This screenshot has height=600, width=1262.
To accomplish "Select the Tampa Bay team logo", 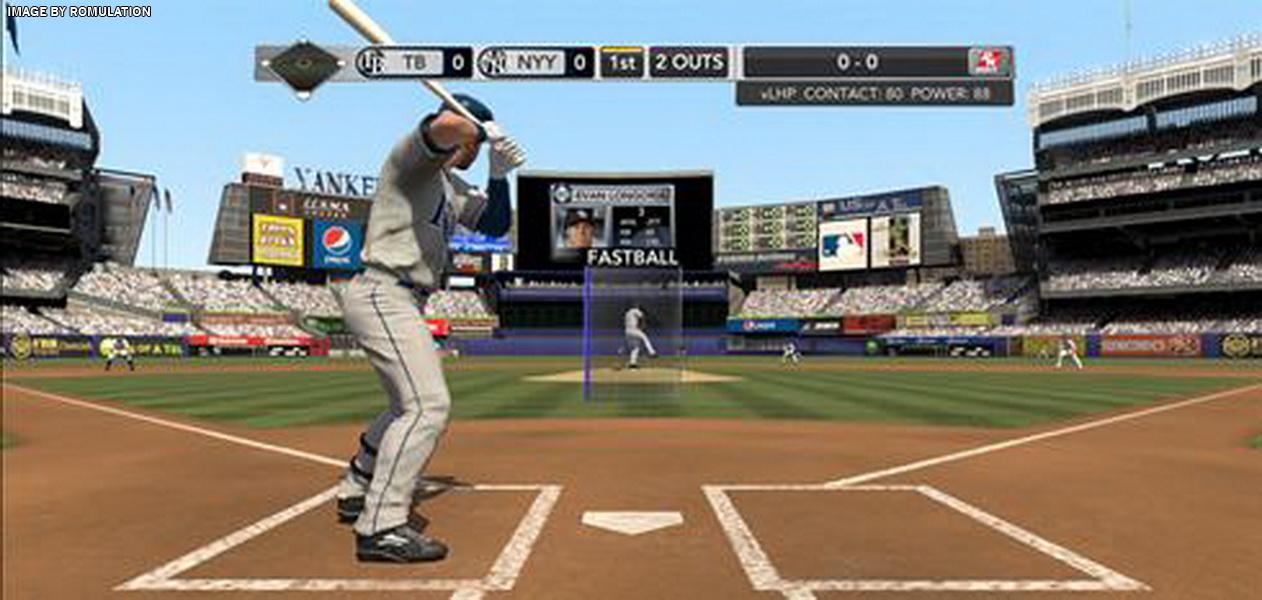I will click(371, 63).
